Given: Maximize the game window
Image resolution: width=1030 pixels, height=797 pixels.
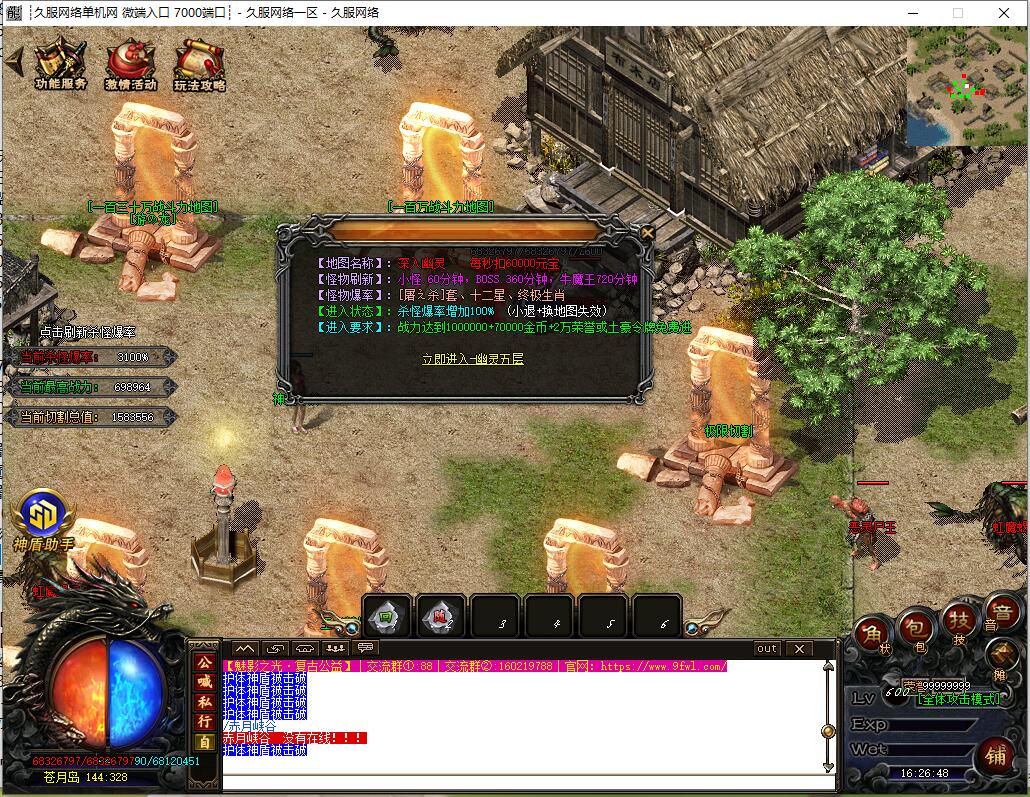Looking at the screenshot, I should coord(958,13).
